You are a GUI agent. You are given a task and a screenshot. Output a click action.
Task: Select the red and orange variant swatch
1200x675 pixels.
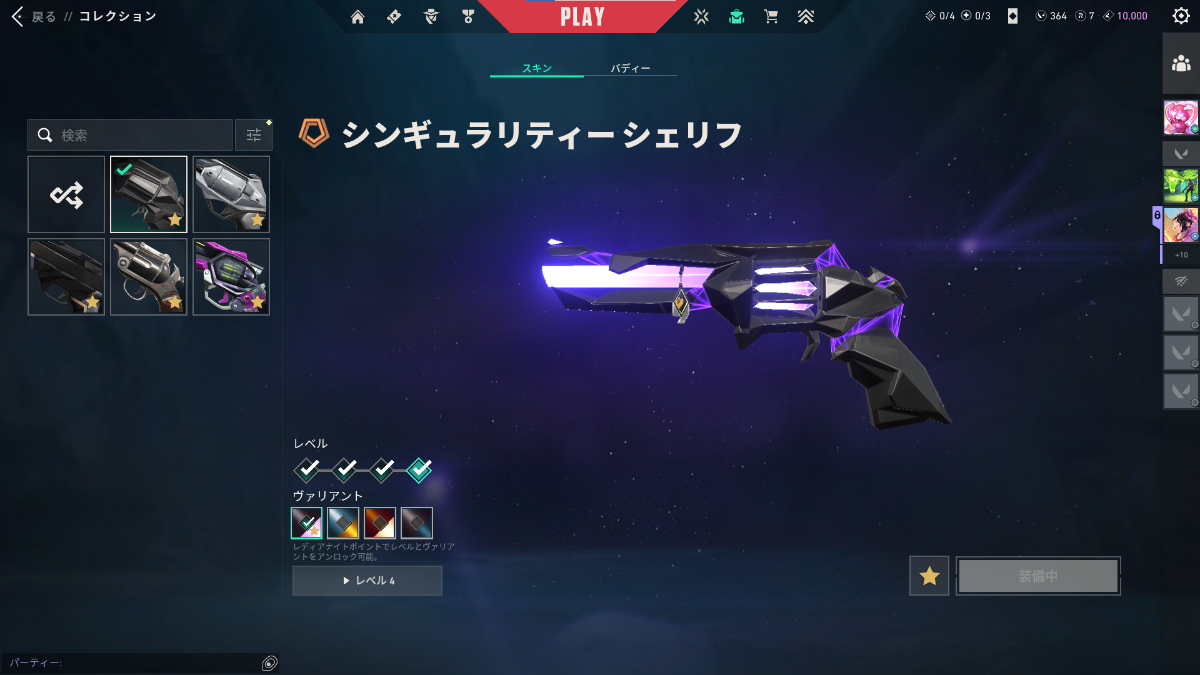click(x=380, y=523)
